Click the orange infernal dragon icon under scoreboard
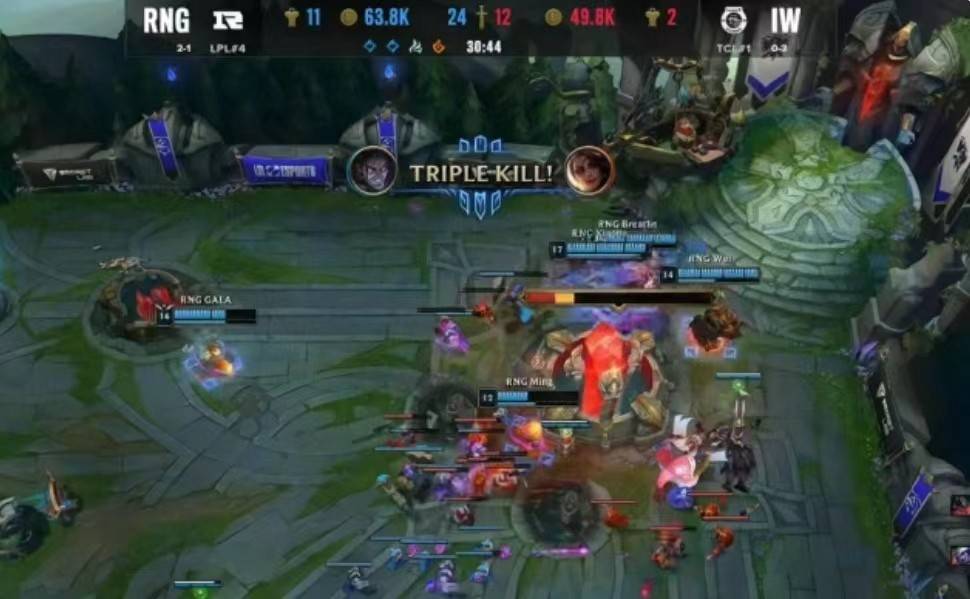 click(438, 46)
